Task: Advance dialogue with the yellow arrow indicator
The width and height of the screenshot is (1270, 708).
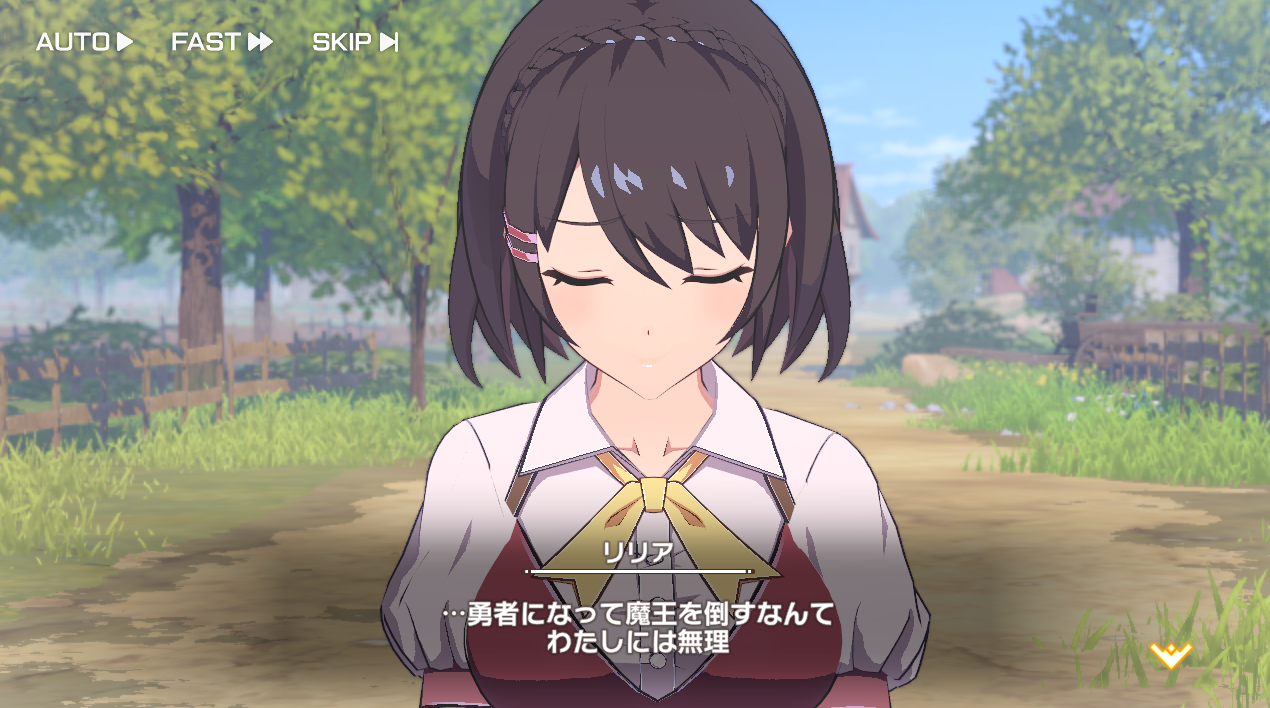Action: 1170,655
